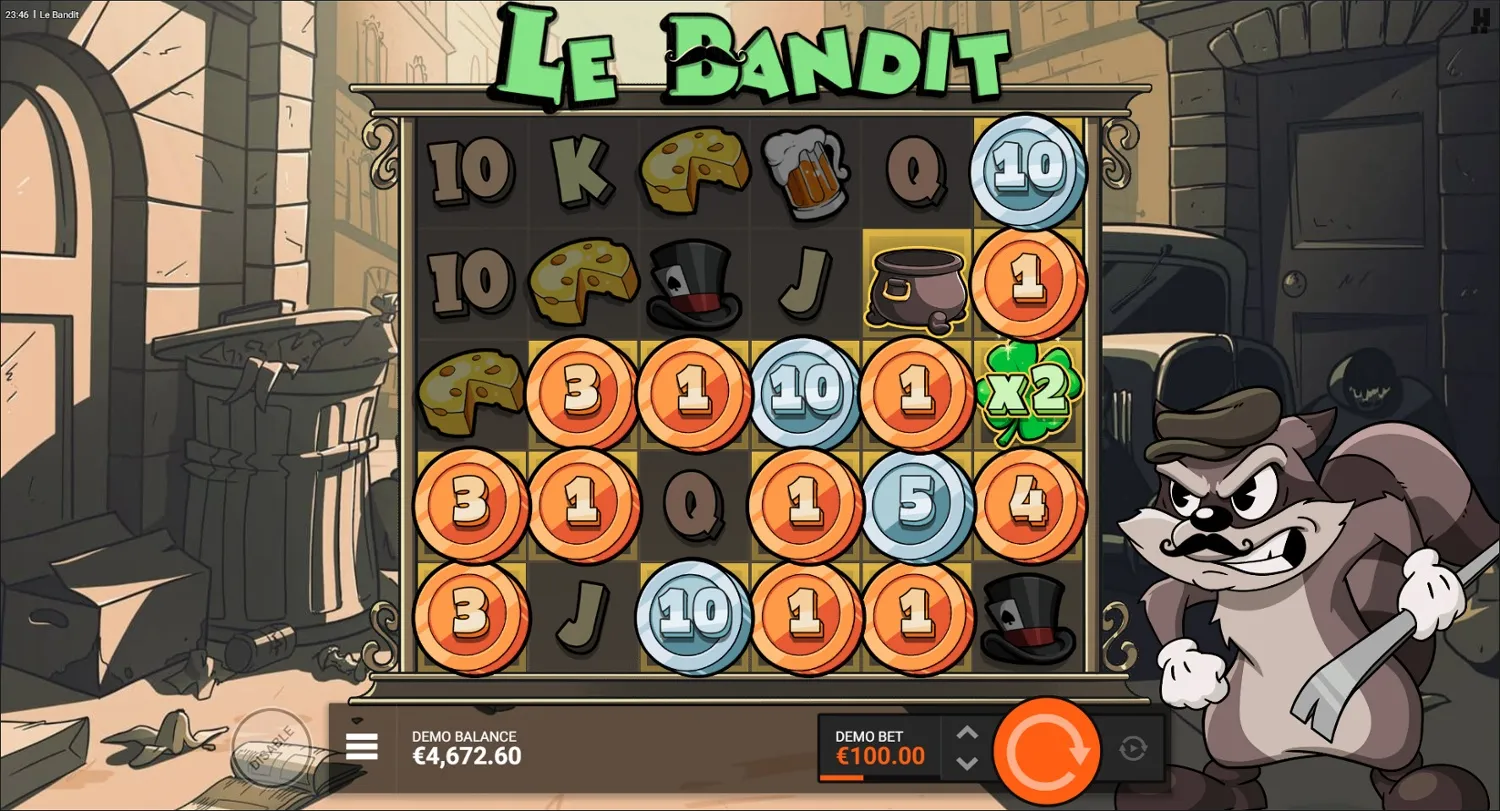The image size is (1500, 811).
Task: Enable autoplay with the rotation icon
Action: point(1135,748)
